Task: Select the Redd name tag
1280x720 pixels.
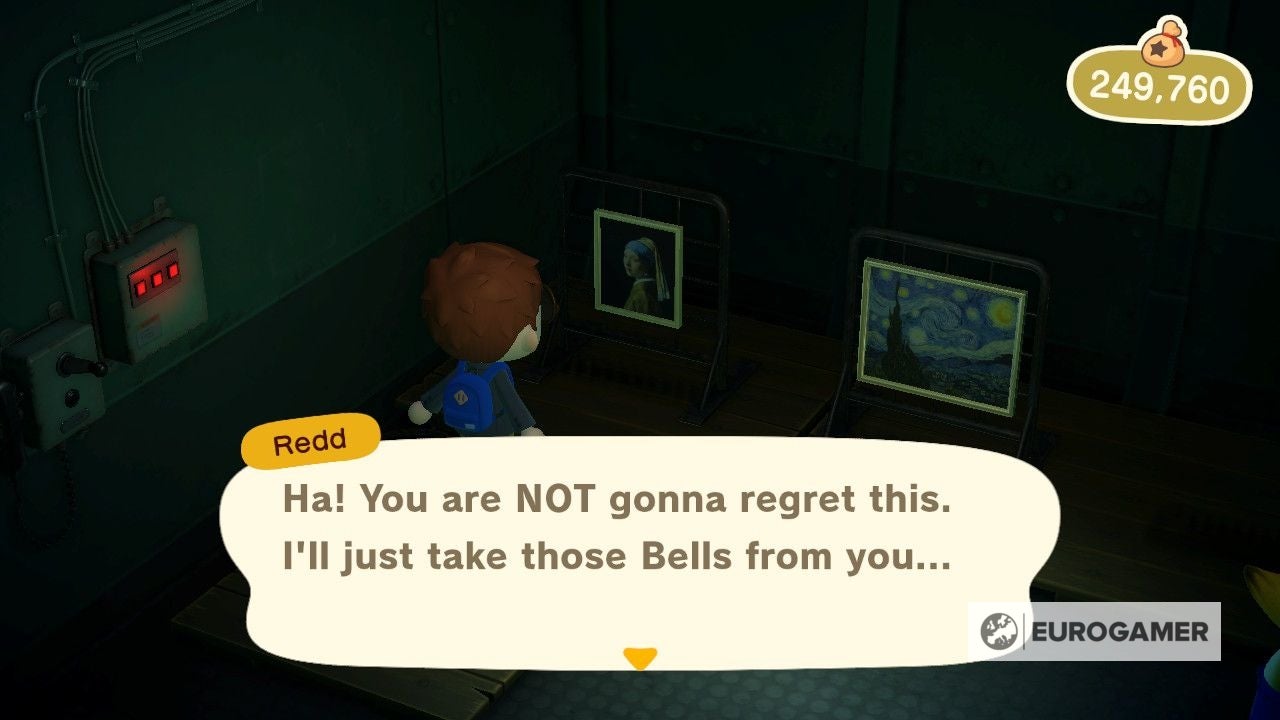Action: 310,440
